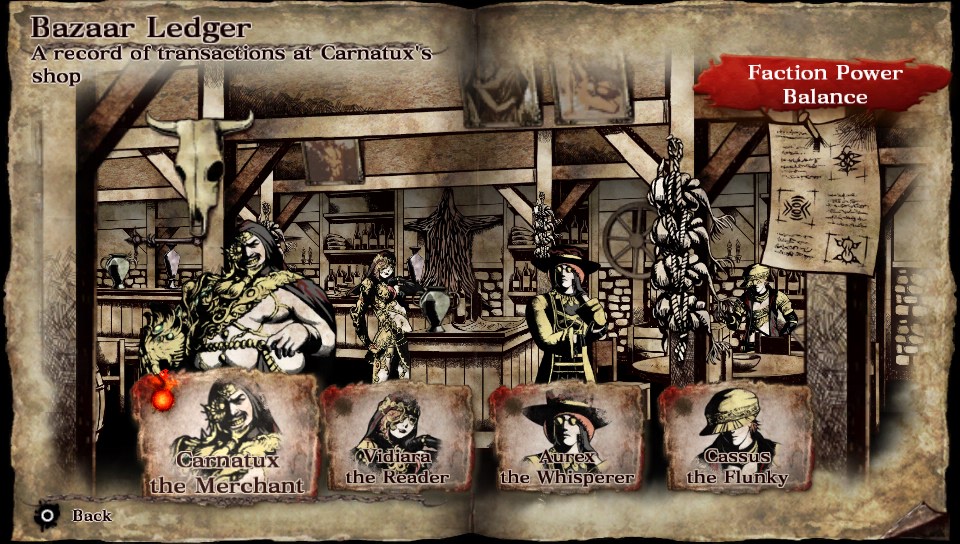This screenshot has width=960, height=544.
Task: Open the Faction Power Balance banner
Action: (x=827, y=86)
